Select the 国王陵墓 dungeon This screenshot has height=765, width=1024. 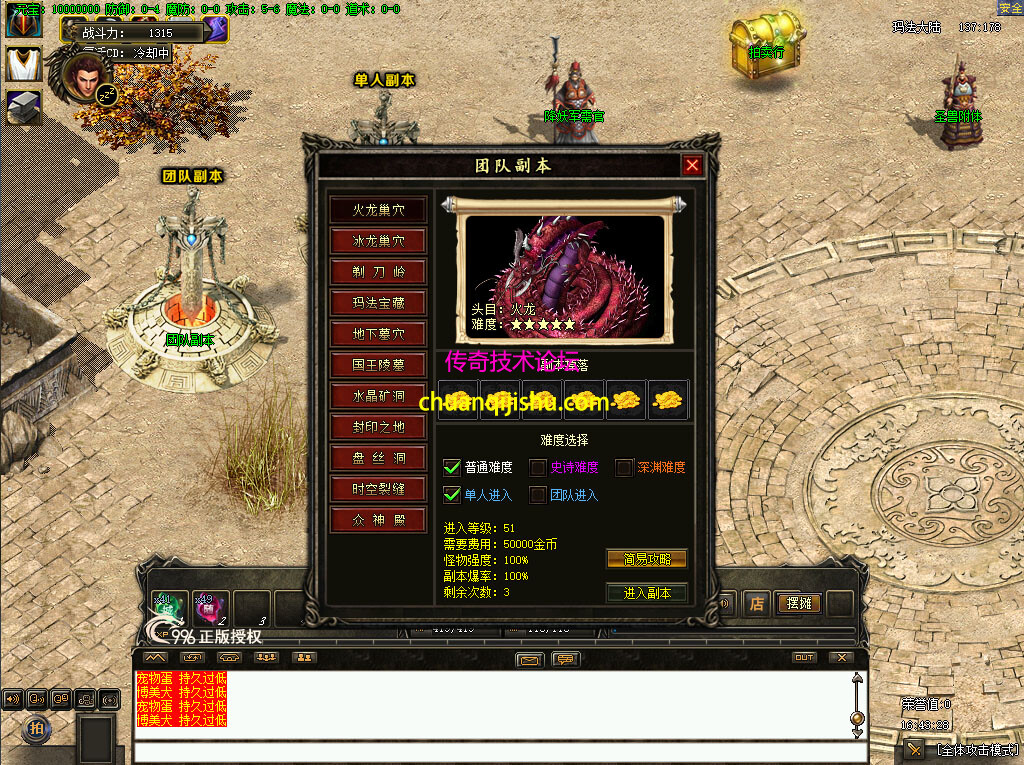pos(378,365)
